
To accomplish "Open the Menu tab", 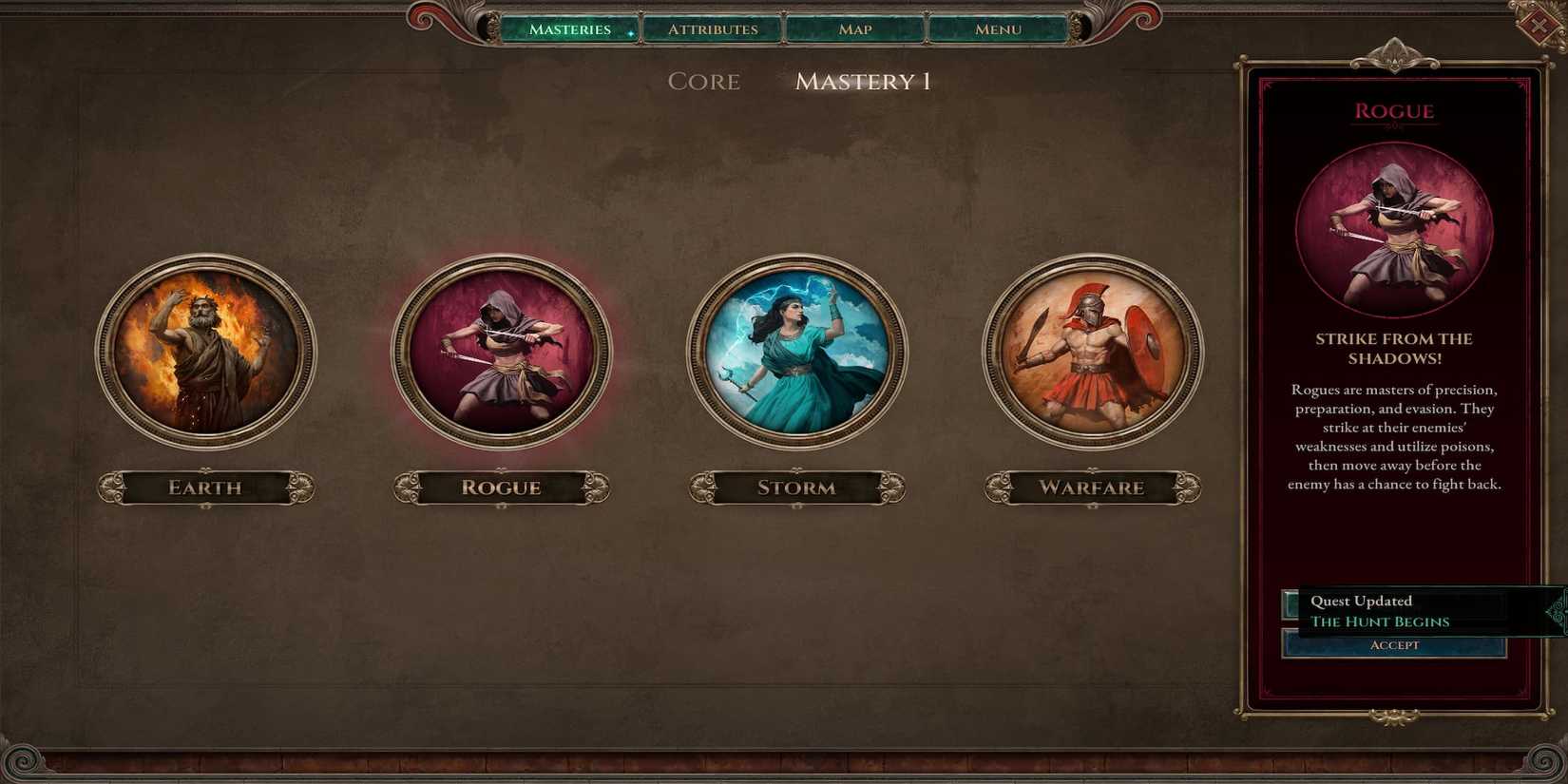I will (x=996, y=29).
